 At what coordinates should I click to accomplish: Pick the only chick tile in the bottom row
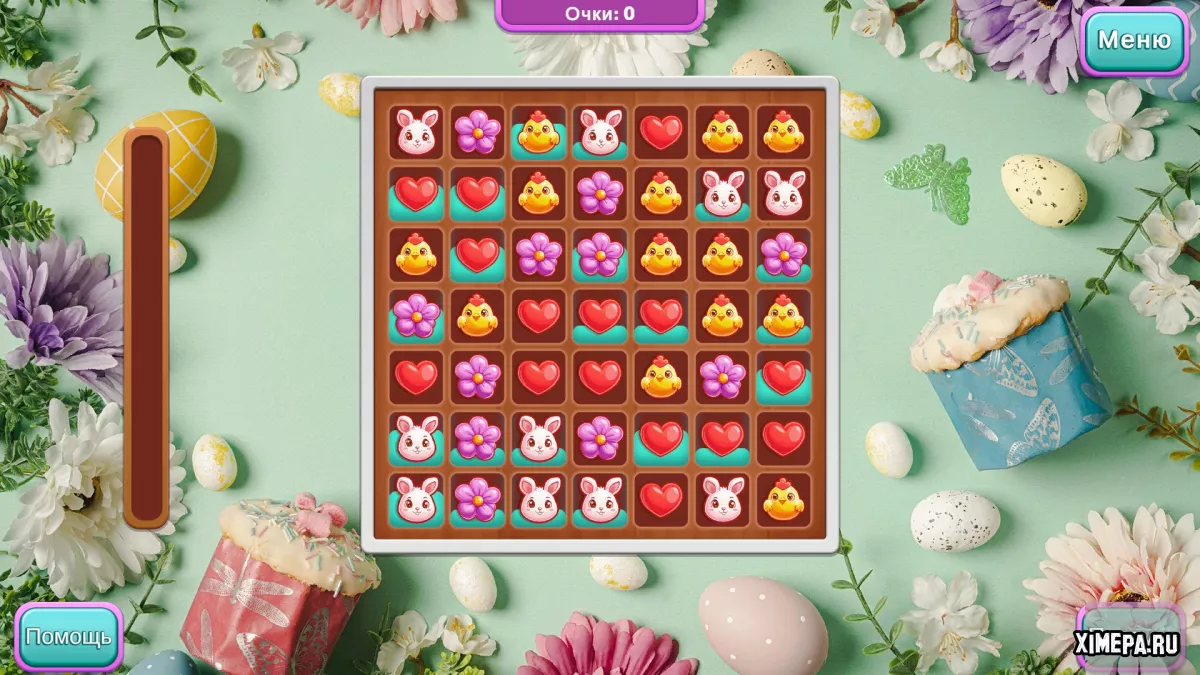coord(783,499)
